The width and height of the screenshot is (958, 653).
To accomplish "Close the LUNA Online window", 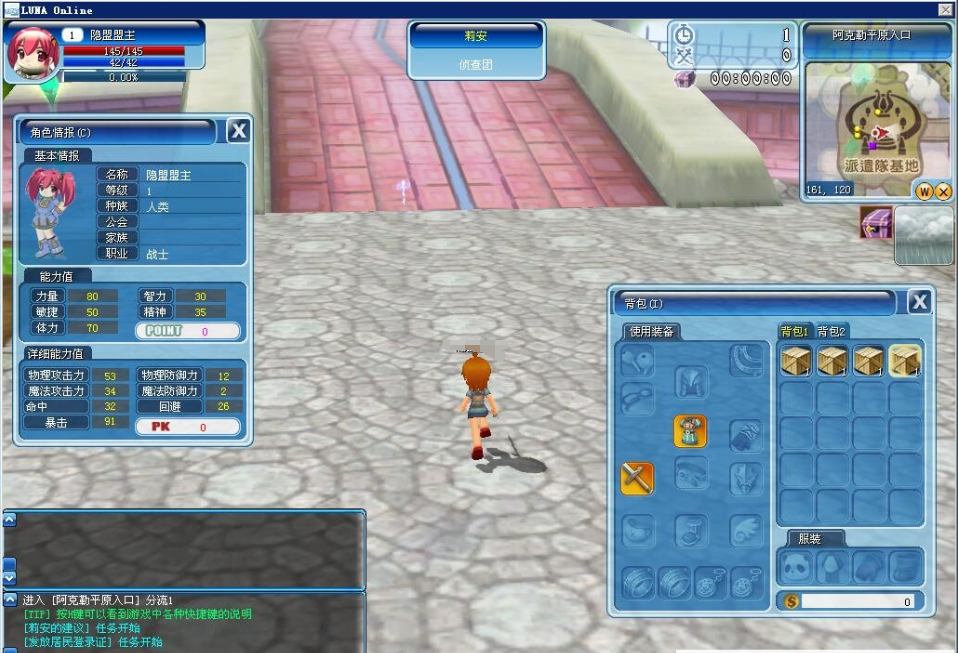I will (x=945, y=9).
